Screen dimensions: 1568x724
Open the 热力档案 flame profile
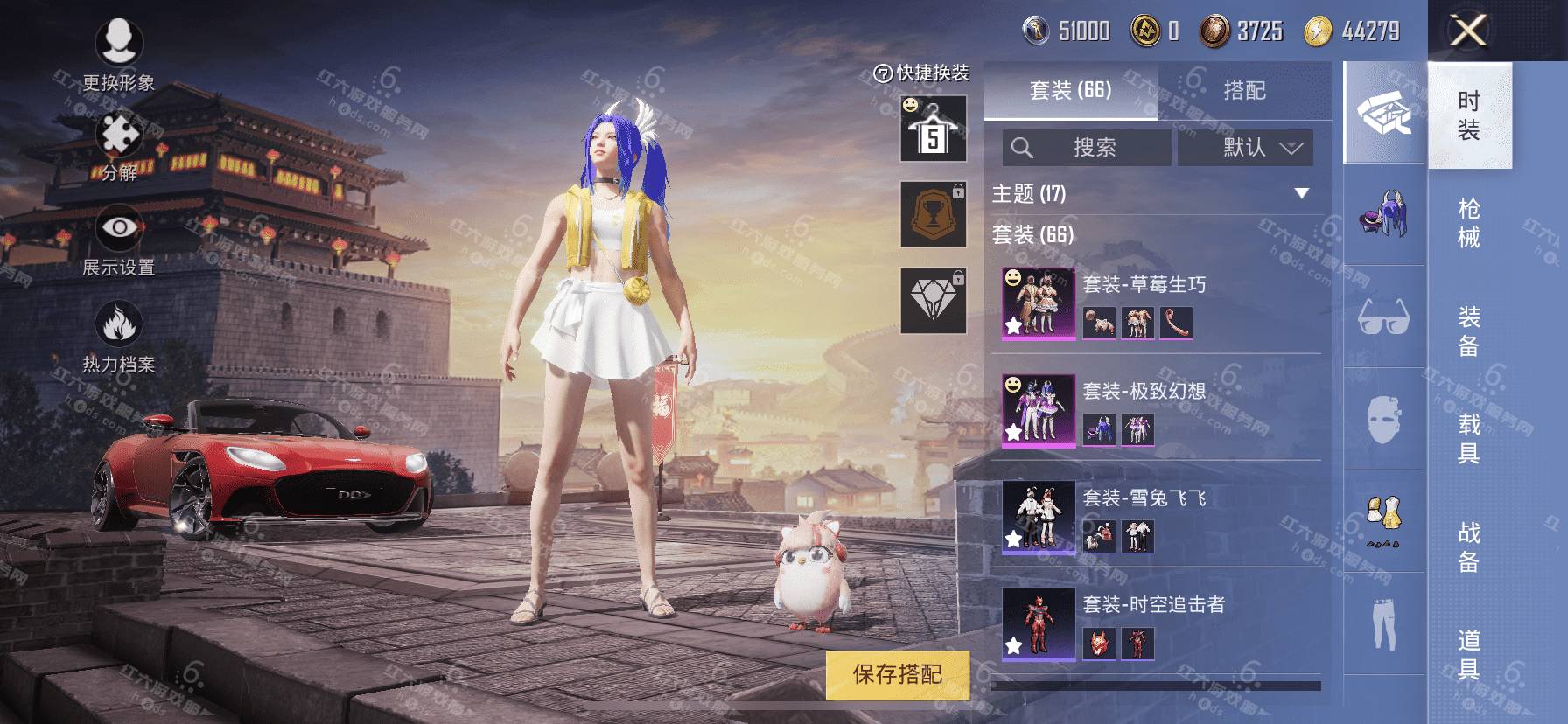click(x=118, y=337)
